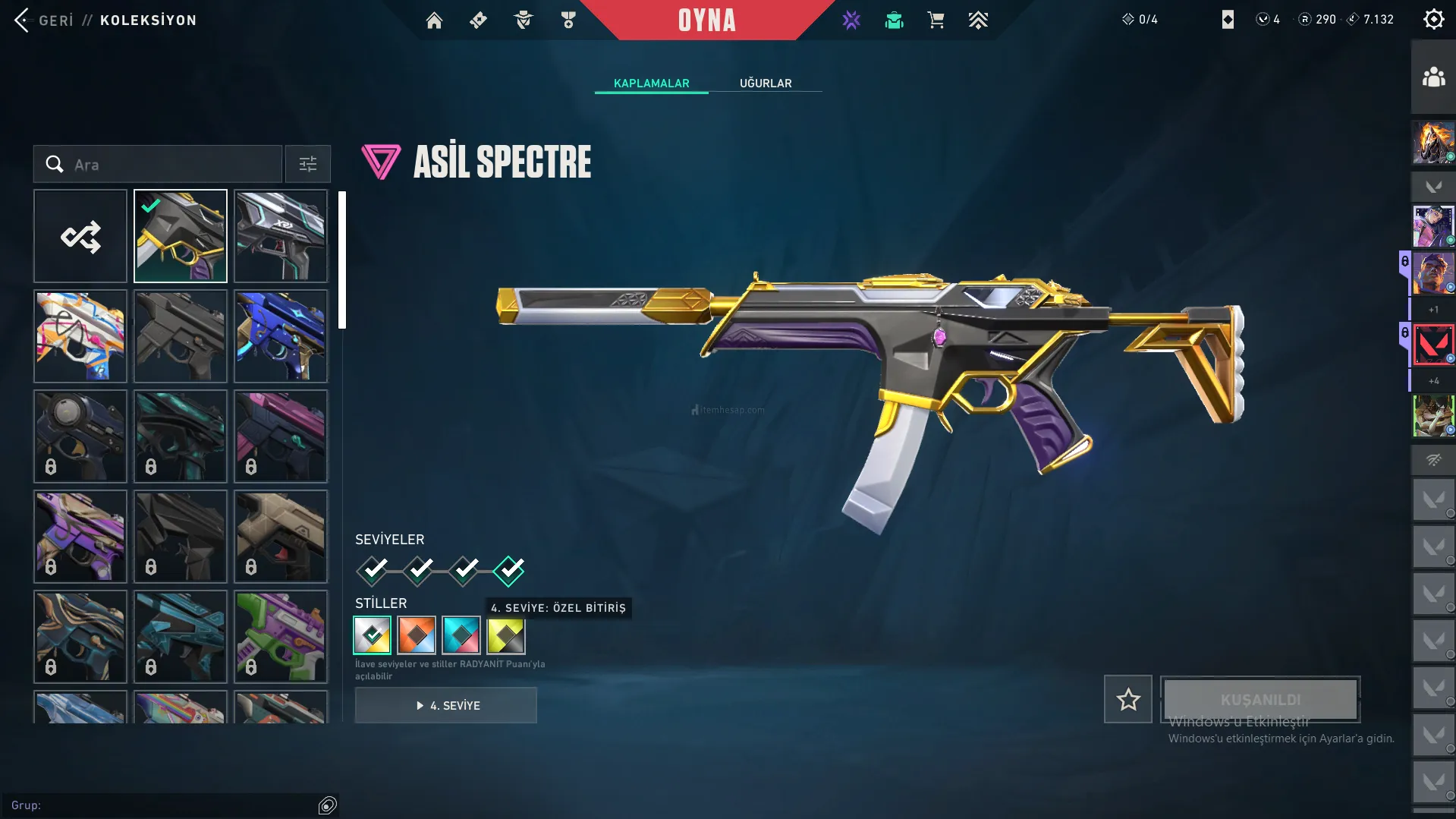The height and width of the screenshot is (819, 1456).
Task: Open the store cart icon
Action: (x=936, y=20)
